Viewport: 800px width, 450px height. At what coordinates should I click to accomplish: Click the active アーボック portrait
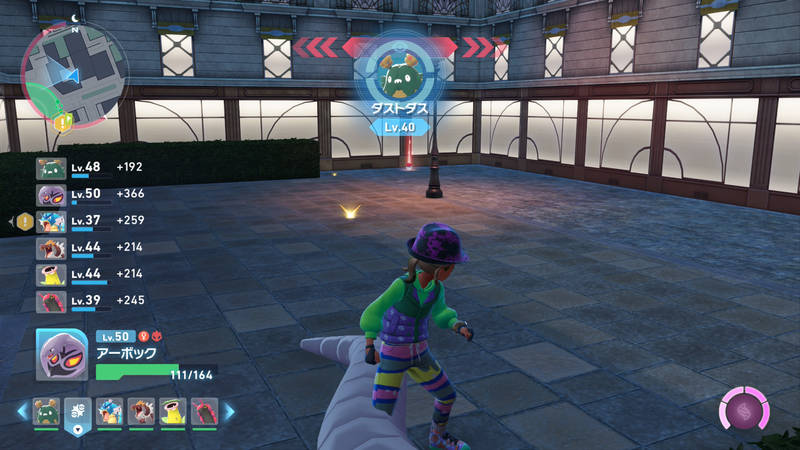(61, 354)
